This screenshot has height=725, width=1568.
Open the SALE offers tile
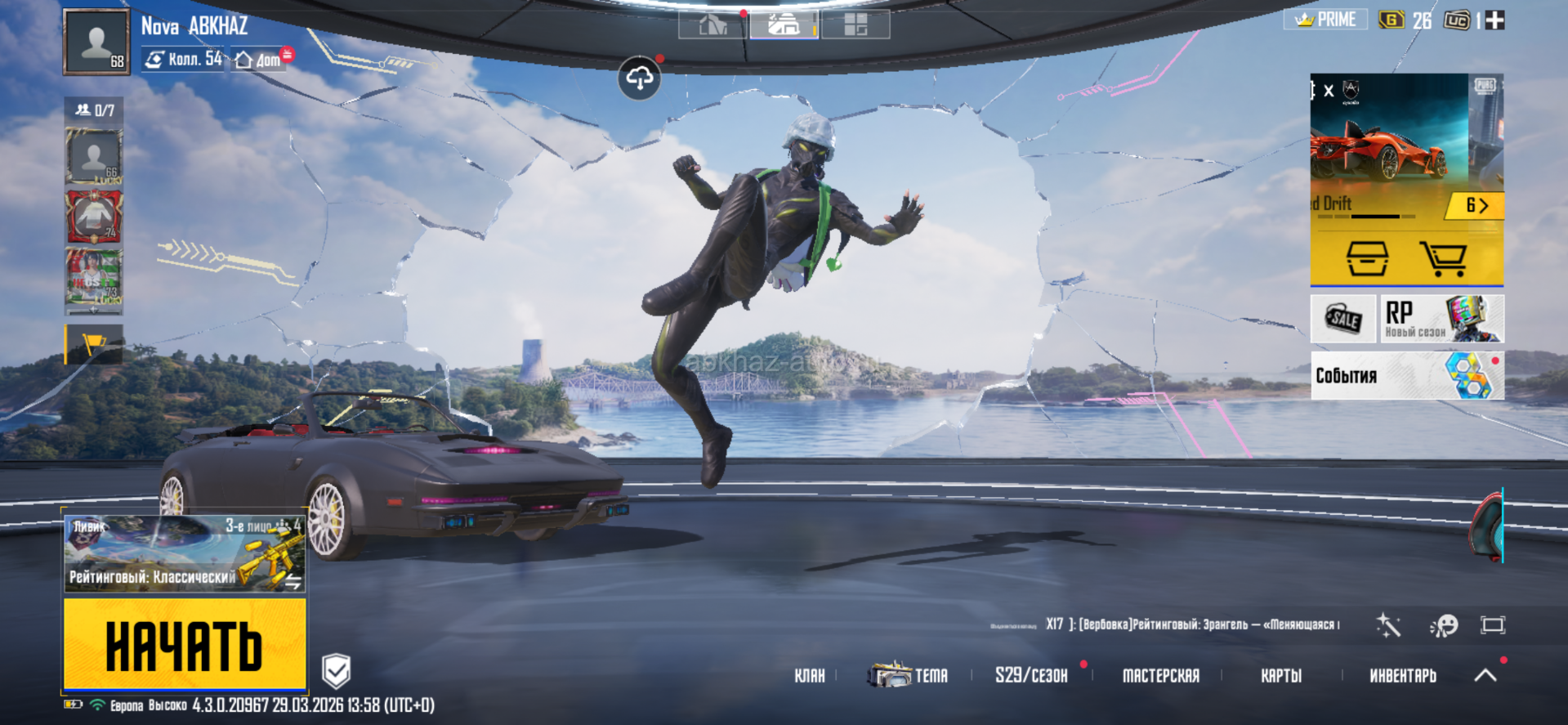coord(1343,319)
